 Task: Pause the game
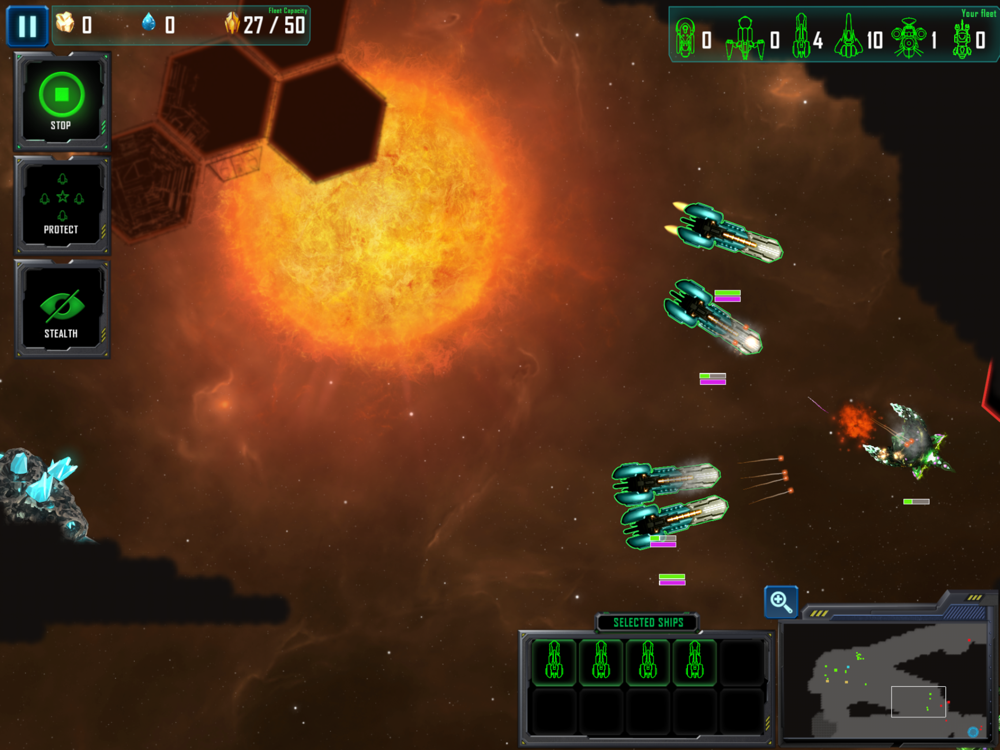pyautogui.click(x=27, y=26)
